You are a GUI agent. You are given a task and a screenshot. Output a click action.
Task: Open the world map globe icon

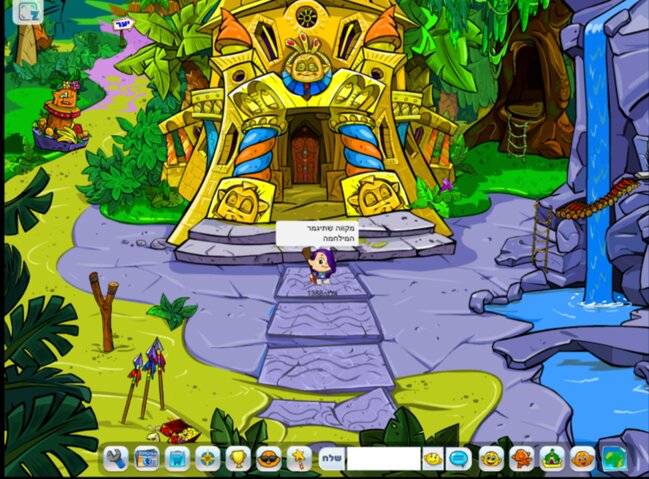click(x=612, y=459)
